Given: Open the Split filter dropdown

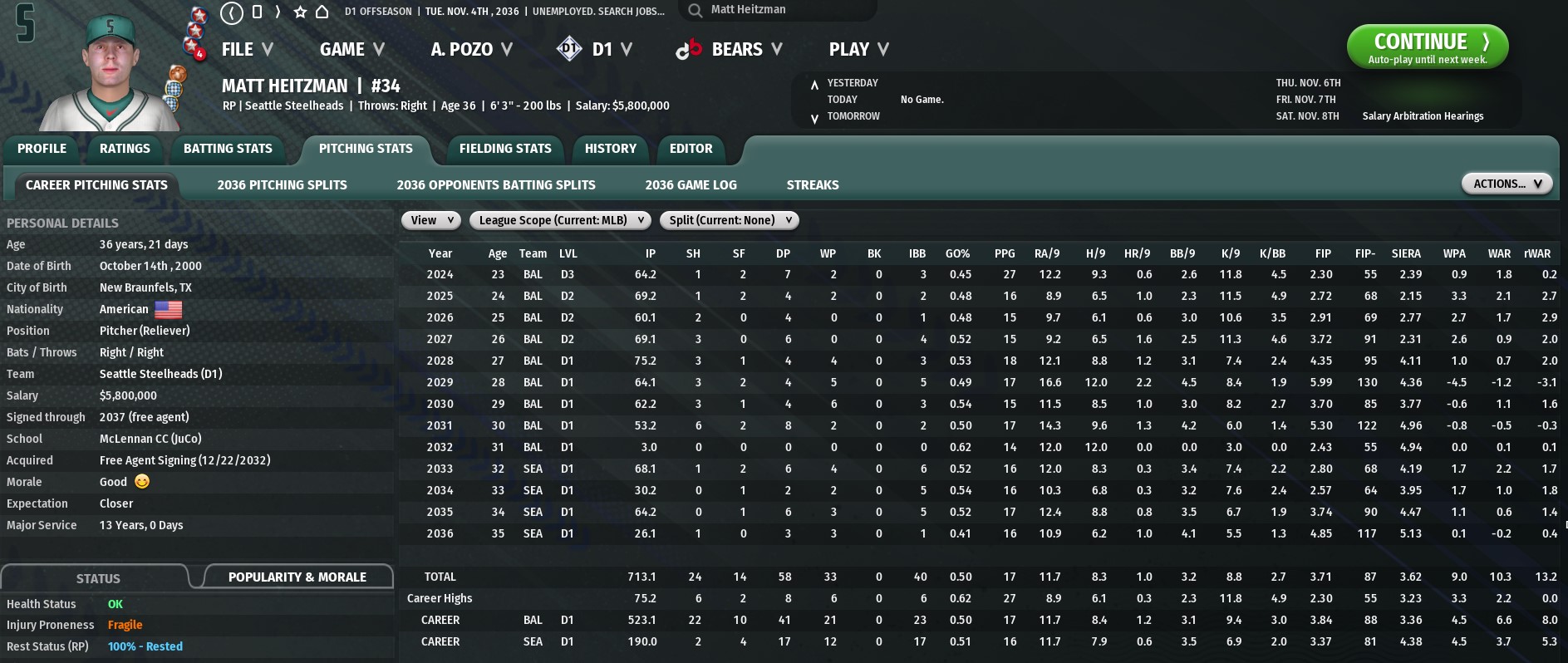Looking at the screenshot, I should 729,220.
